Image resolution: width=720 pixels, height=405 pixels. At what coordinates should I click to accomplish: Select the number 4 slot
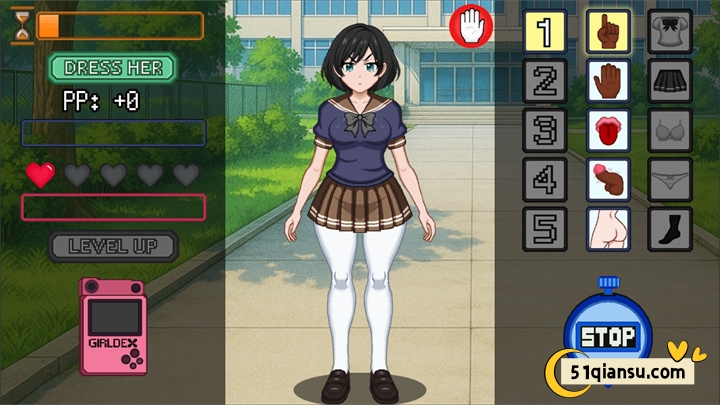point(545,179)
